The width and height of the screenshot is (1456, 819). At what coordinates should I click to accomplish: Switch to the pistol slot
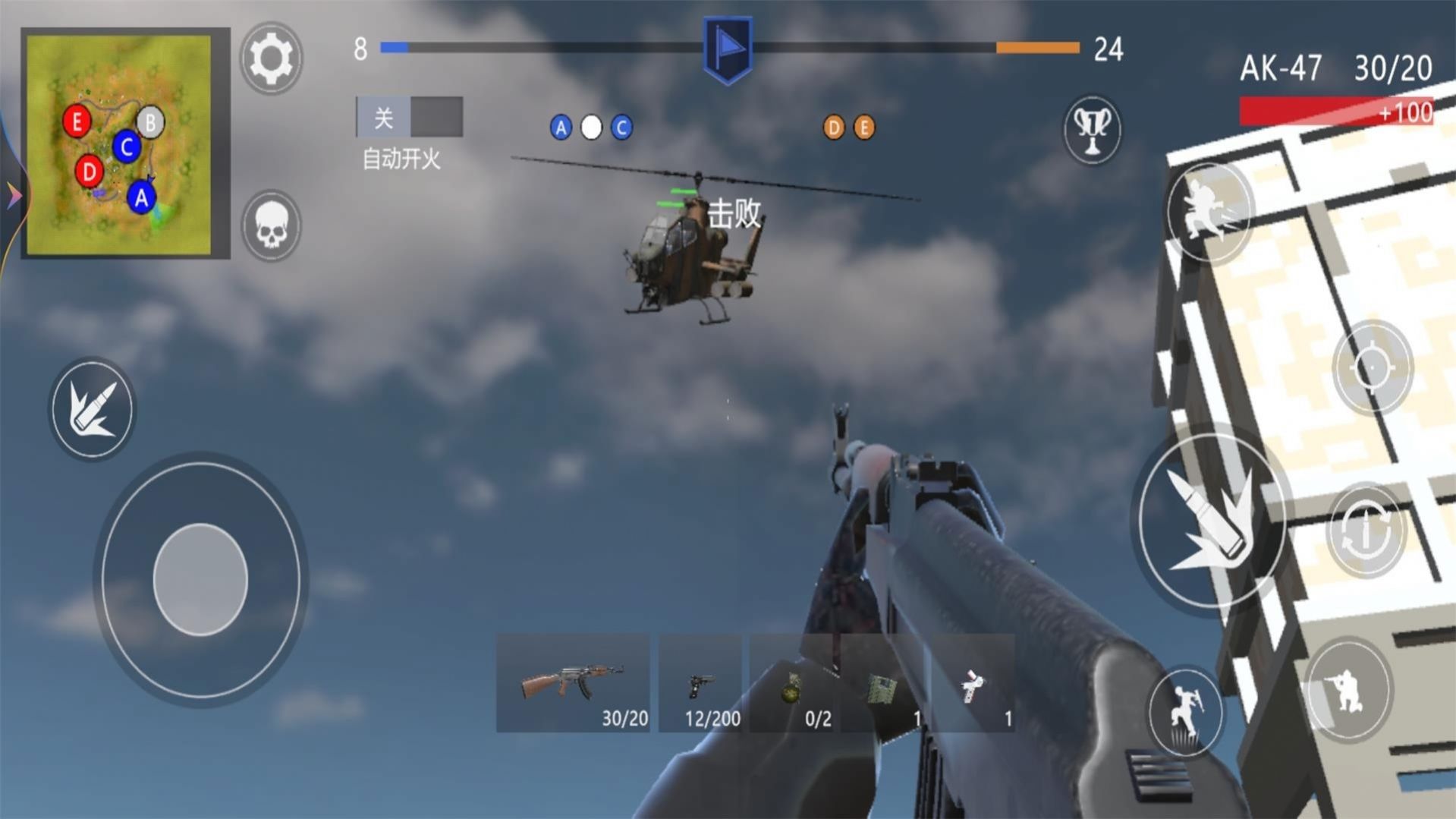coord(701,683)
